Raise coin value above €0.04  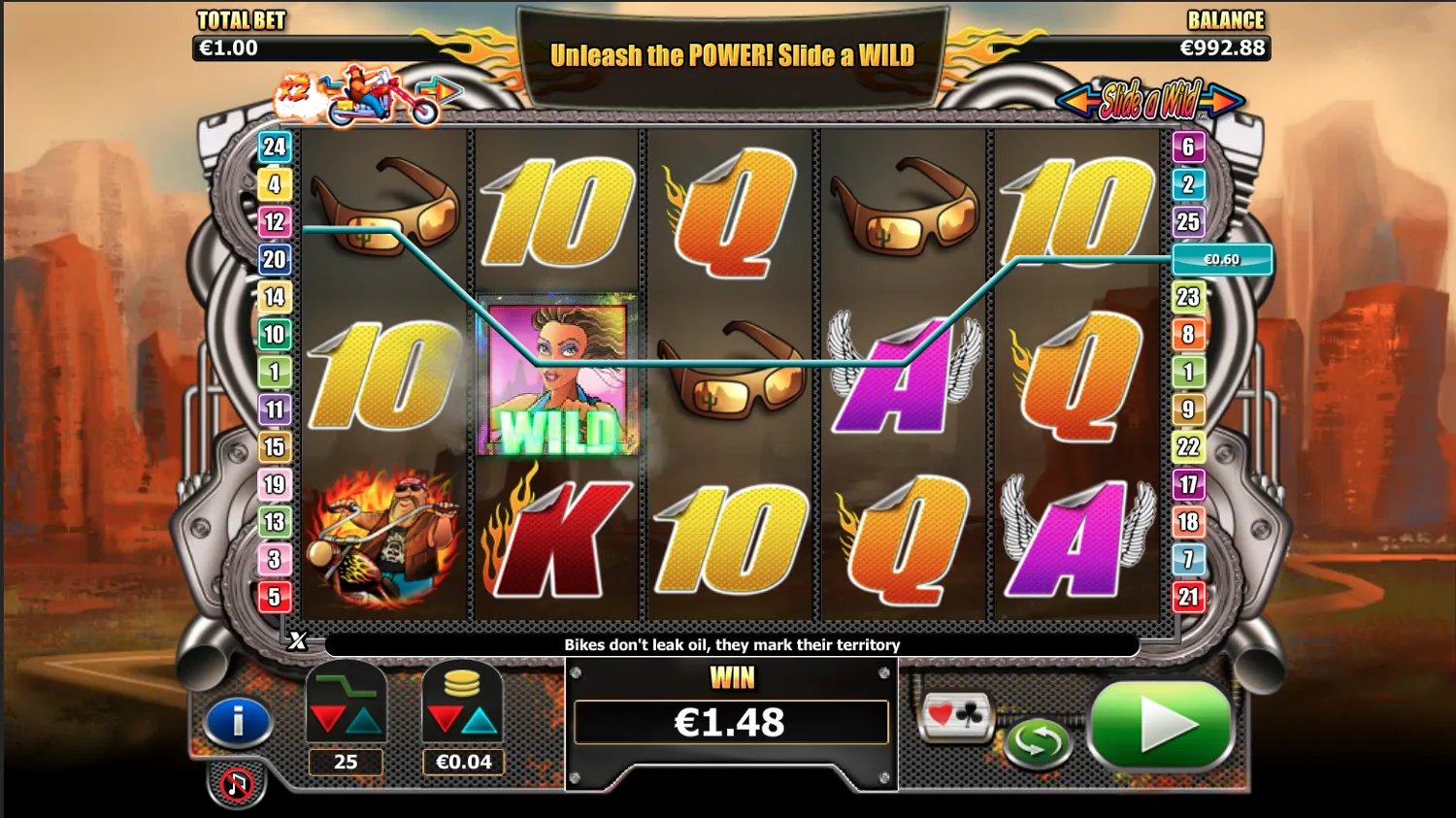(480, 721)
